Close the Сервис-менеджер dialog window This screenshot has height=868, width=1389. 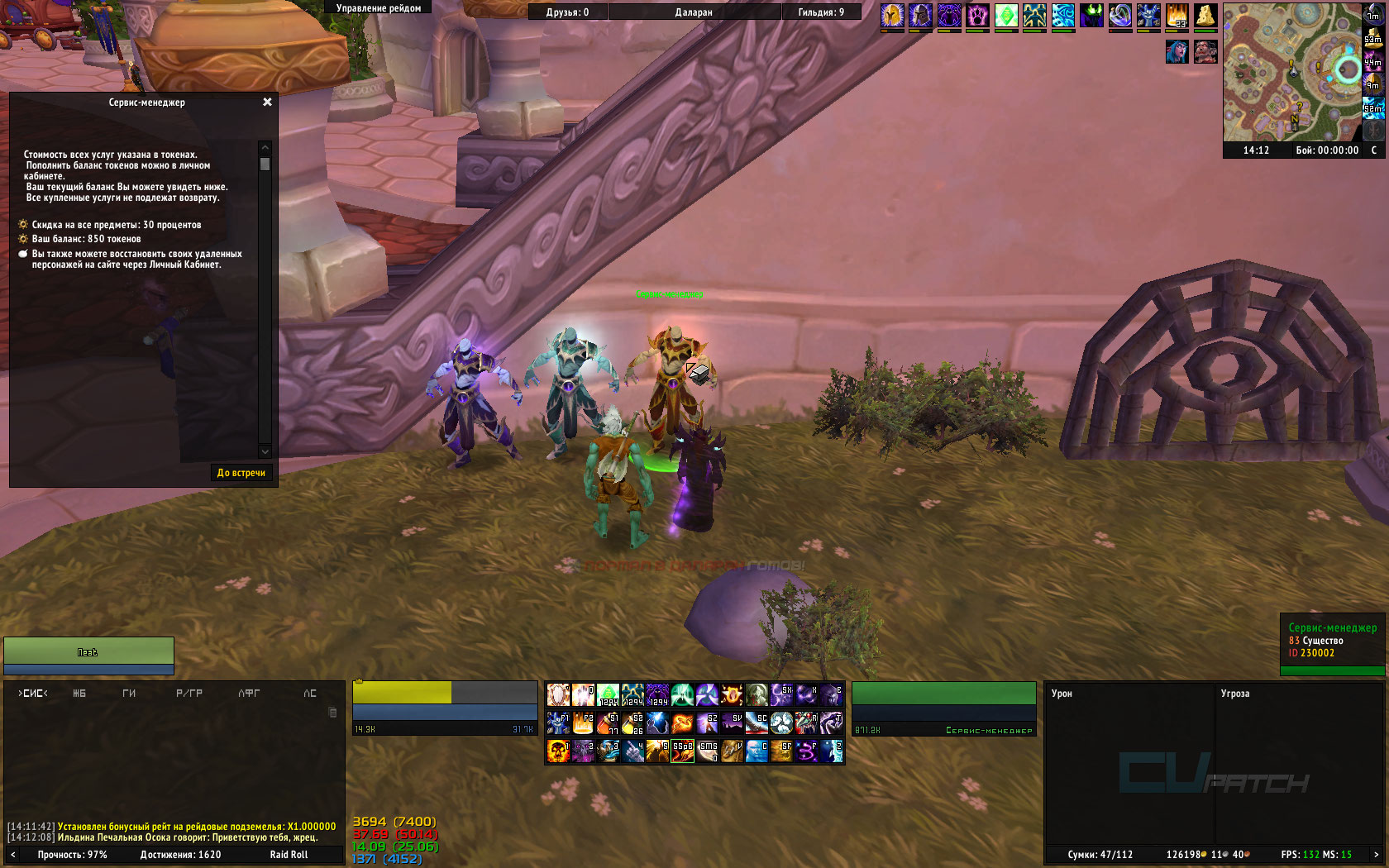point(267,103)
